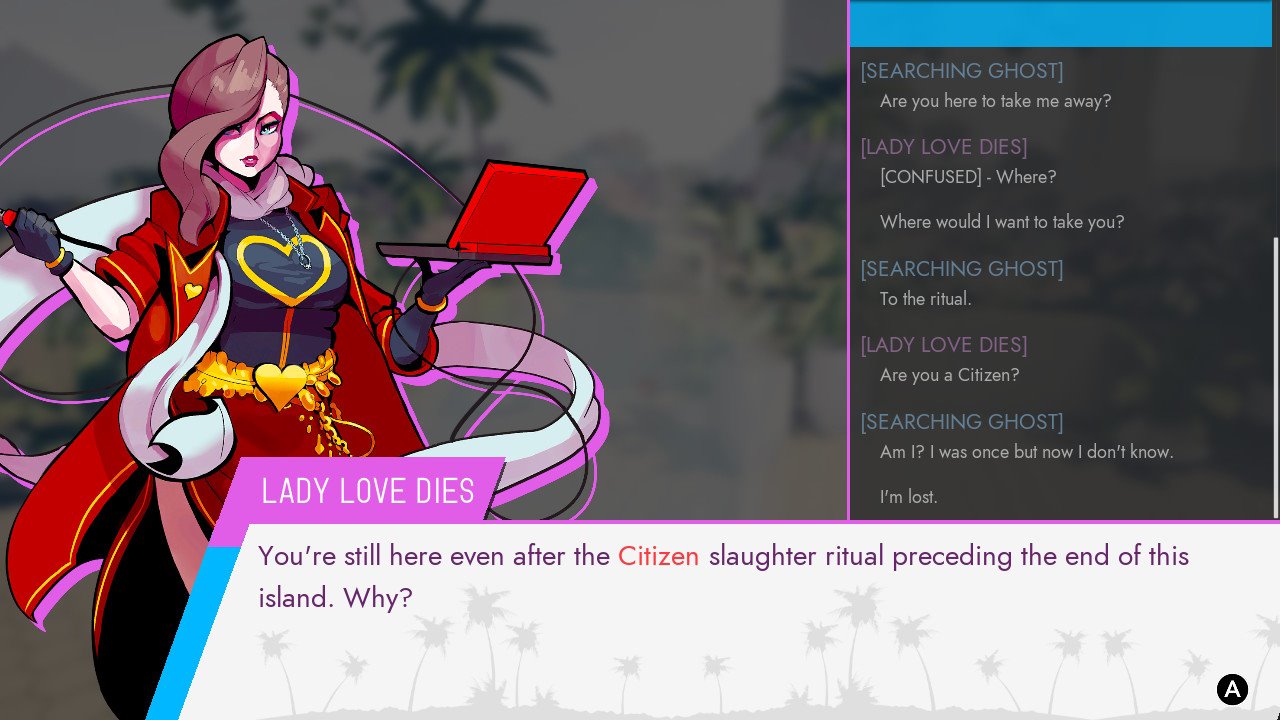This screenshot has width=1280, height=720.
Task: Select the [SEARCHING GHOST] speaker heading
Action: (961, 71)
